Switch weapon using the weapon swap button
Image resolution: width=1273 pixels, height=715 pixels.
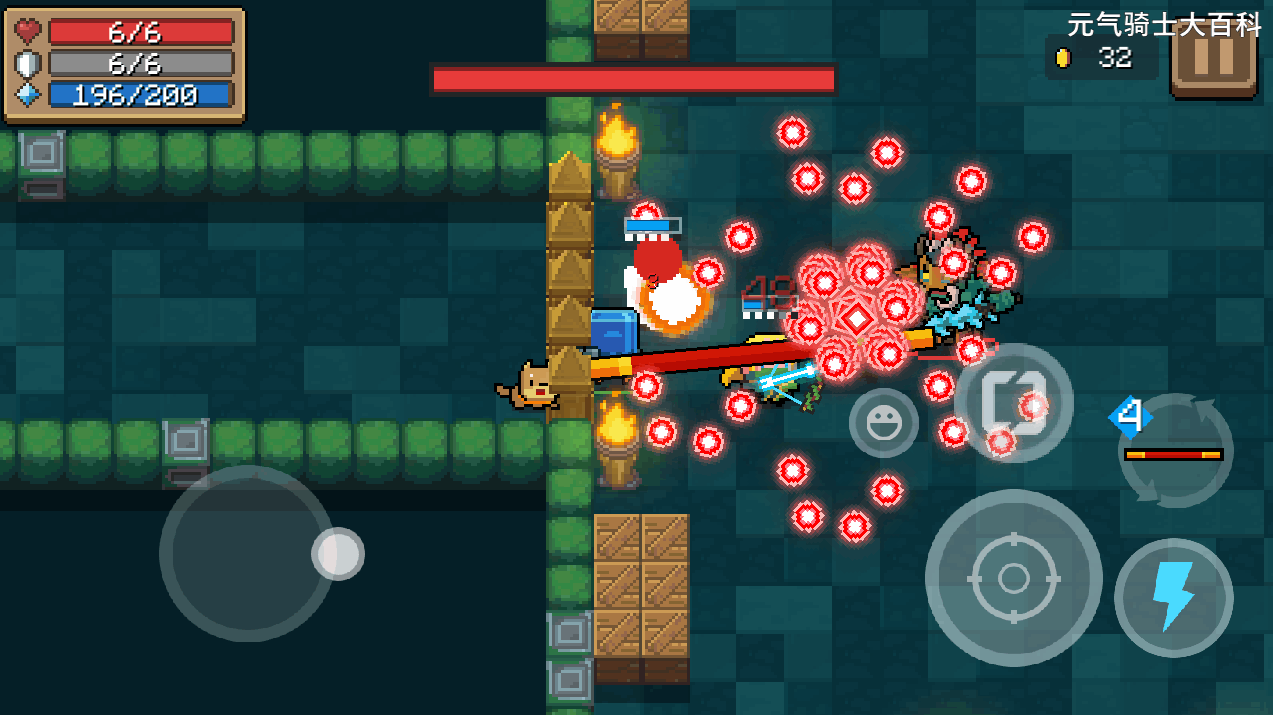coord(1174,450)
